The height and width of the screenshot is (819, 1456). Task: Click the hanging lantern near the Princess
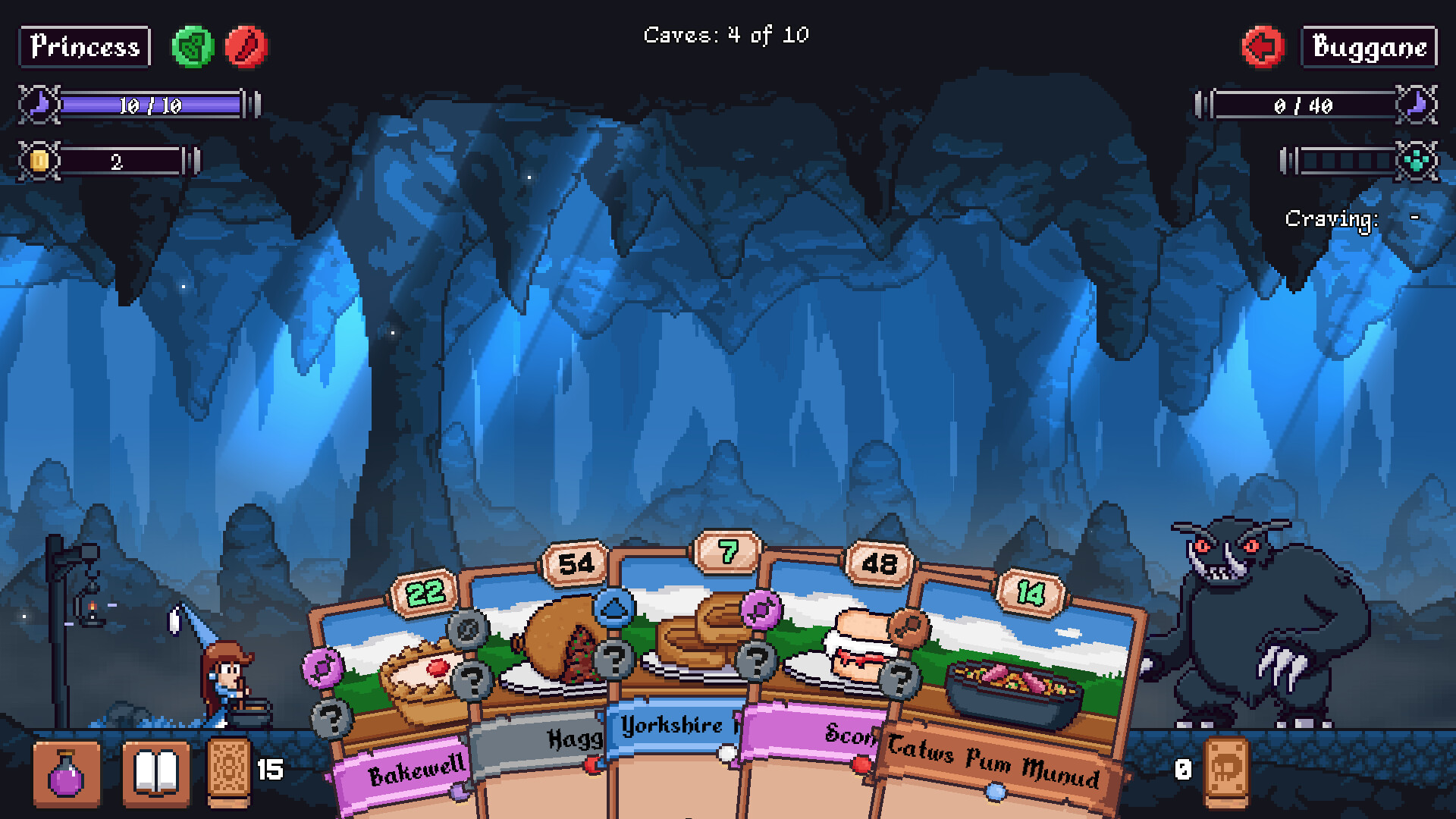pos(91,610)
